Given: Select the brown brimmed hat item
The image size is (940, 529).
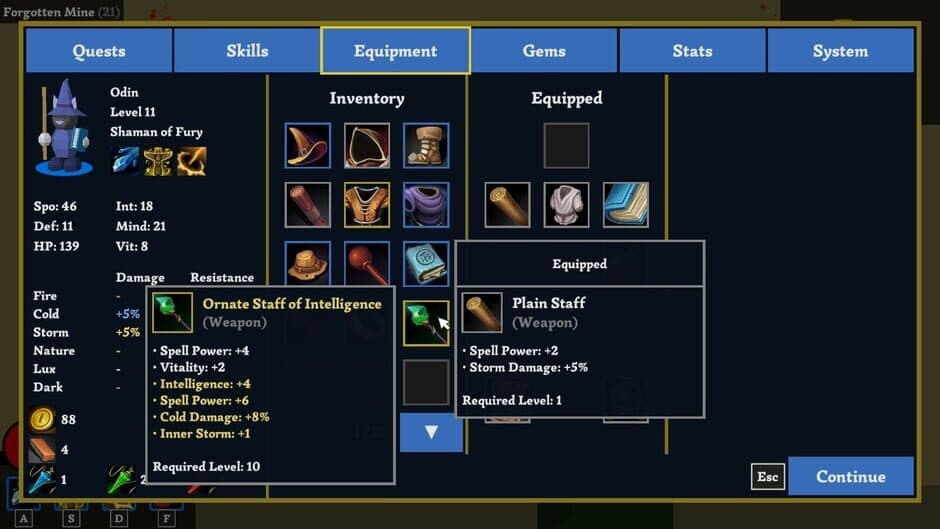Looking at the screenshot, I should [307, 263].
